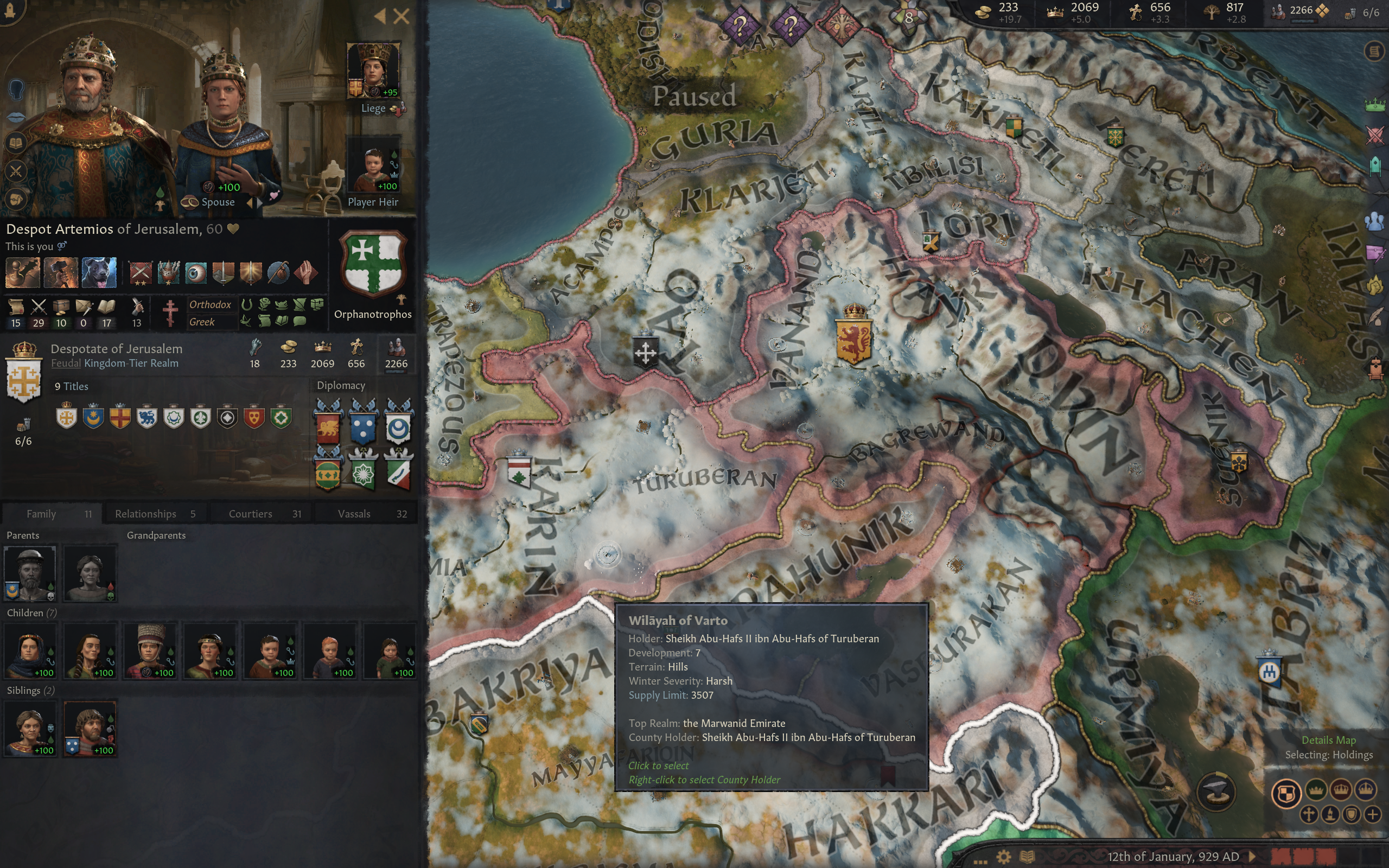Select the father's portrait under Parents
Screen dimensions: 1389x868
(30, 573)
